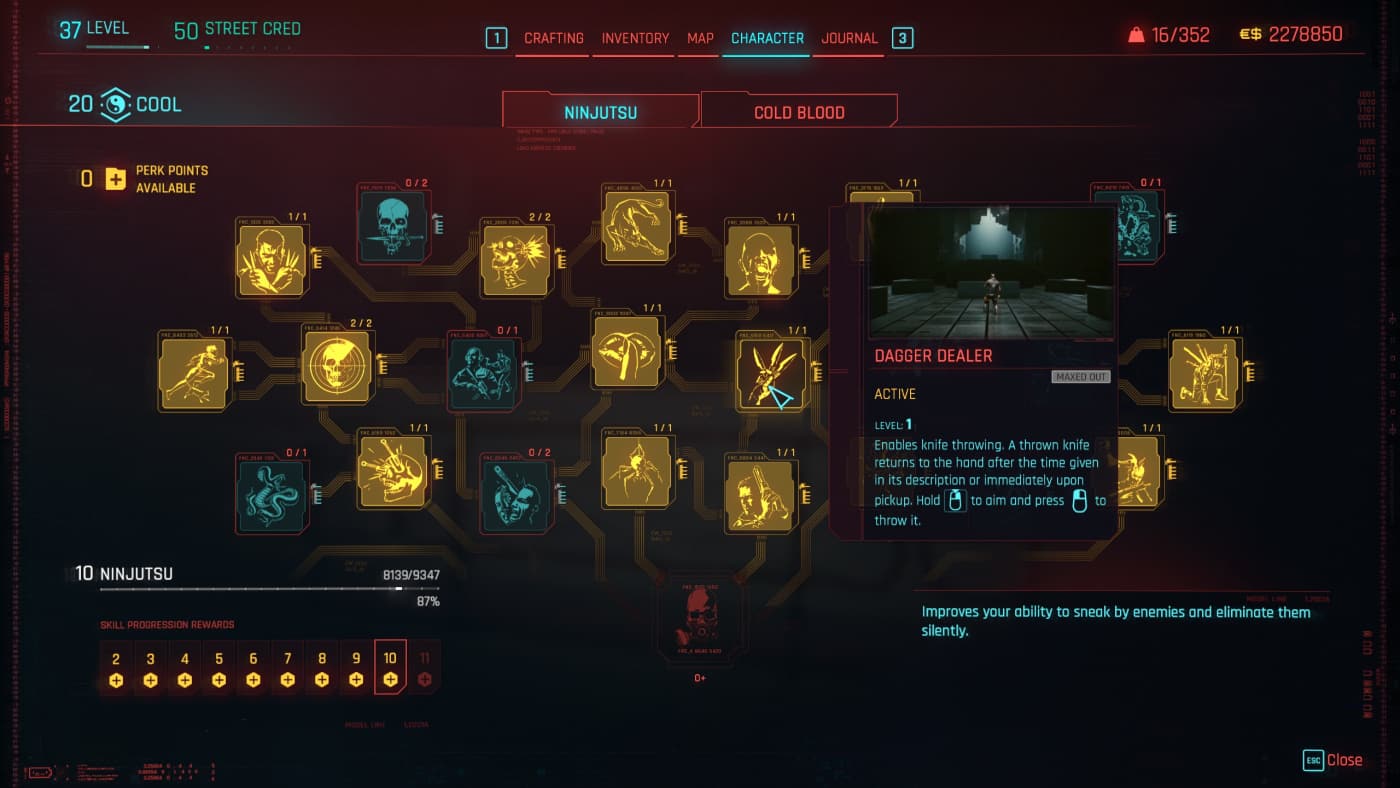The image size is (1400, 788).
Task: Select the gold running figure perk
Action: coord(194,373)
